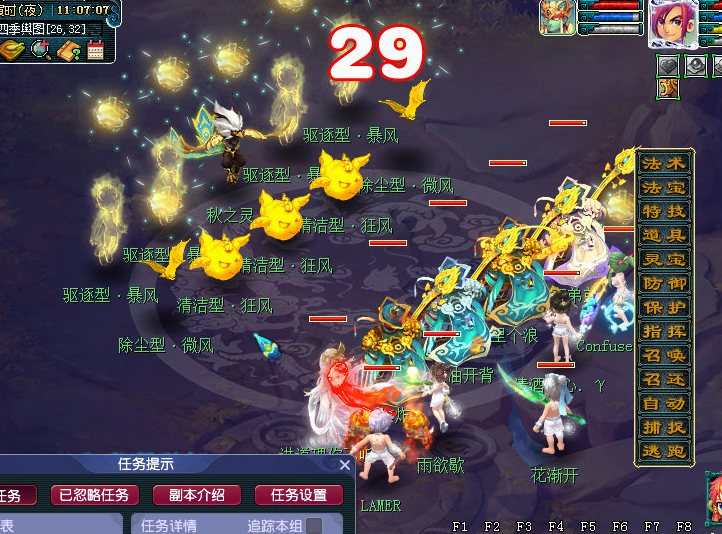Open the world map magnifier icon
The width and height of the screenshot is (722, 534).
41,50
